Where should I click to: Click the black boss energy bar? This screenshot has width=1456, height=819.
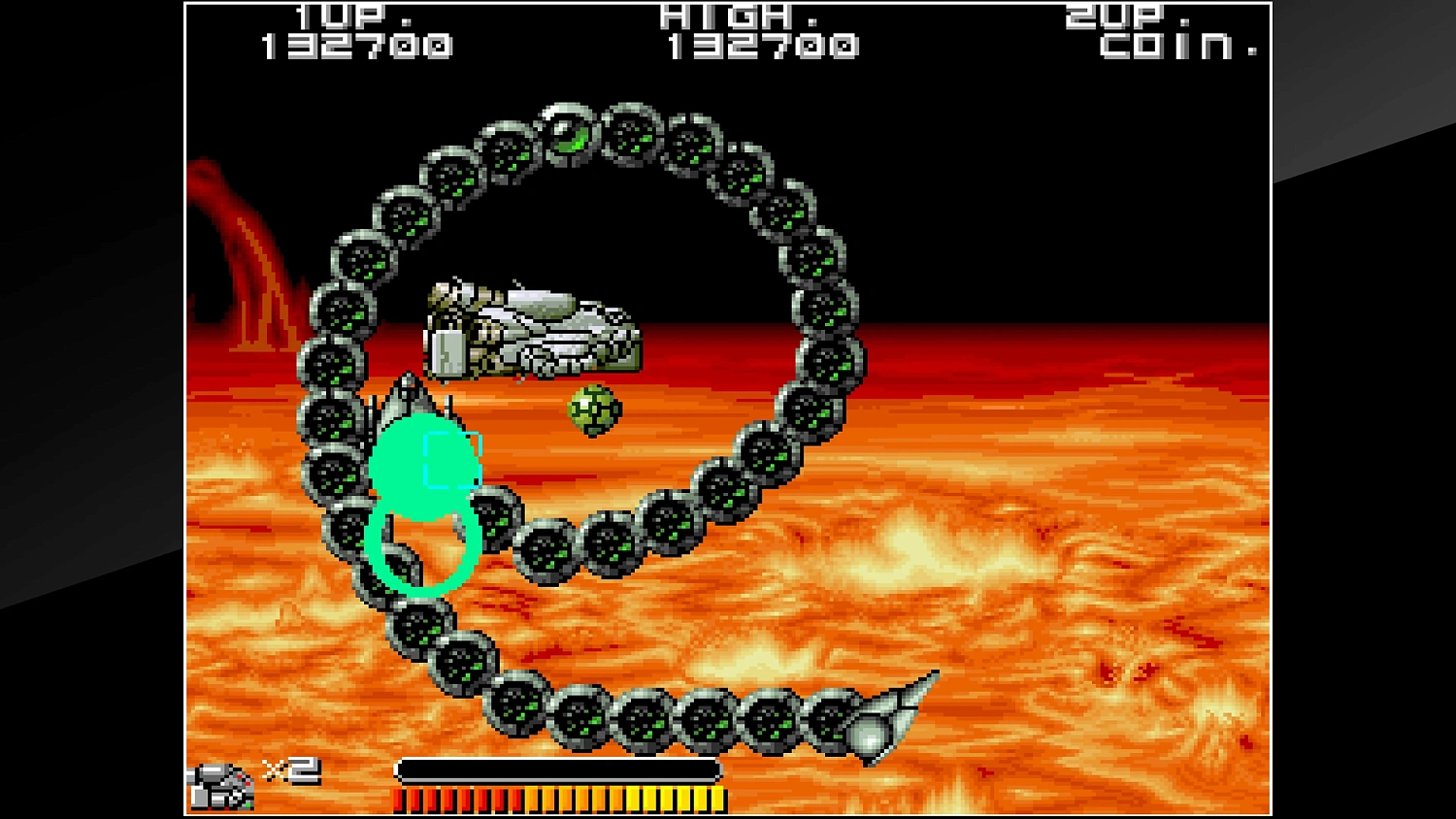click(556, 768)
